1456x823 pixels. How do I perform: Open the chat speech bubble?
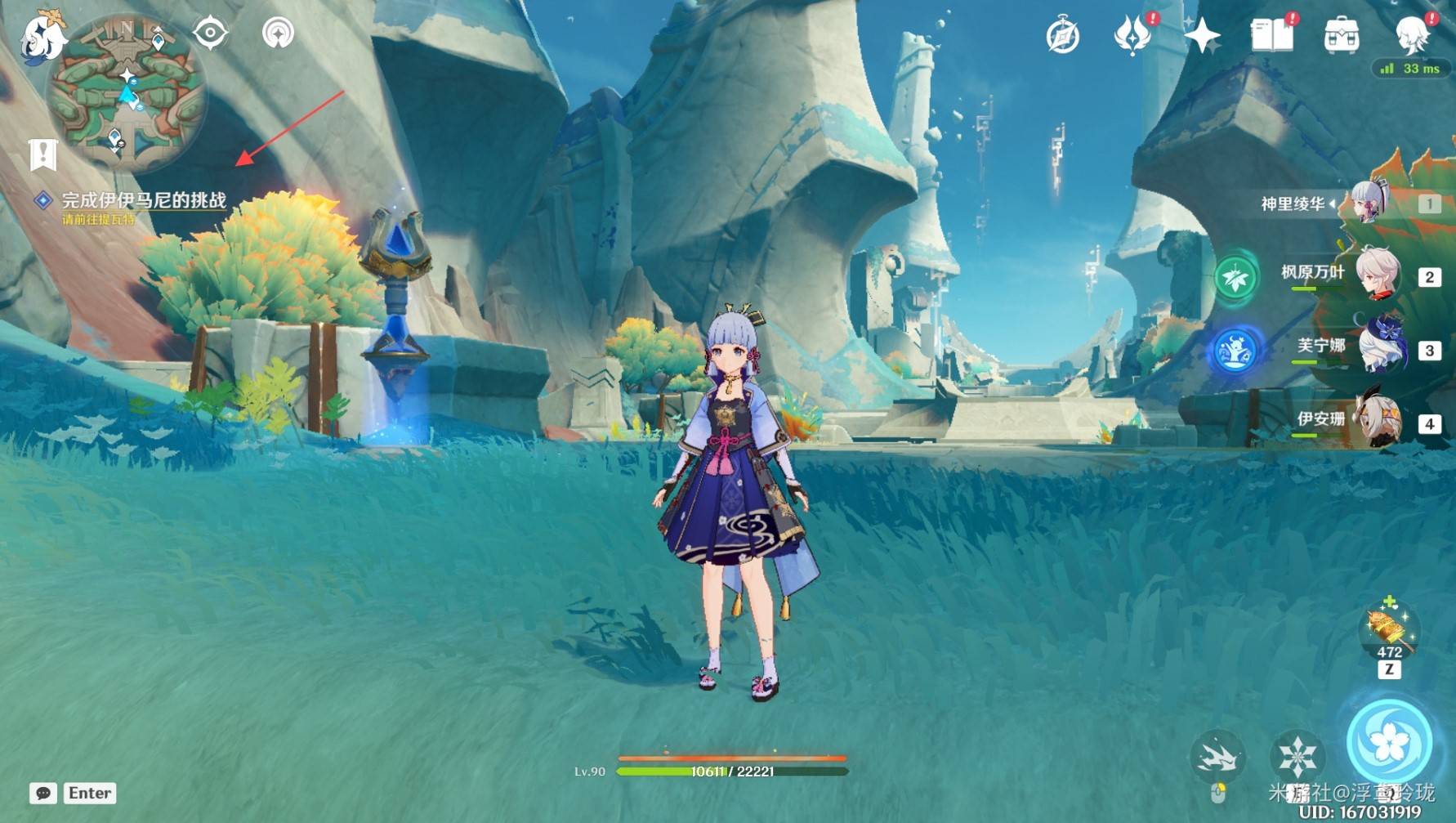click(42, 793)
